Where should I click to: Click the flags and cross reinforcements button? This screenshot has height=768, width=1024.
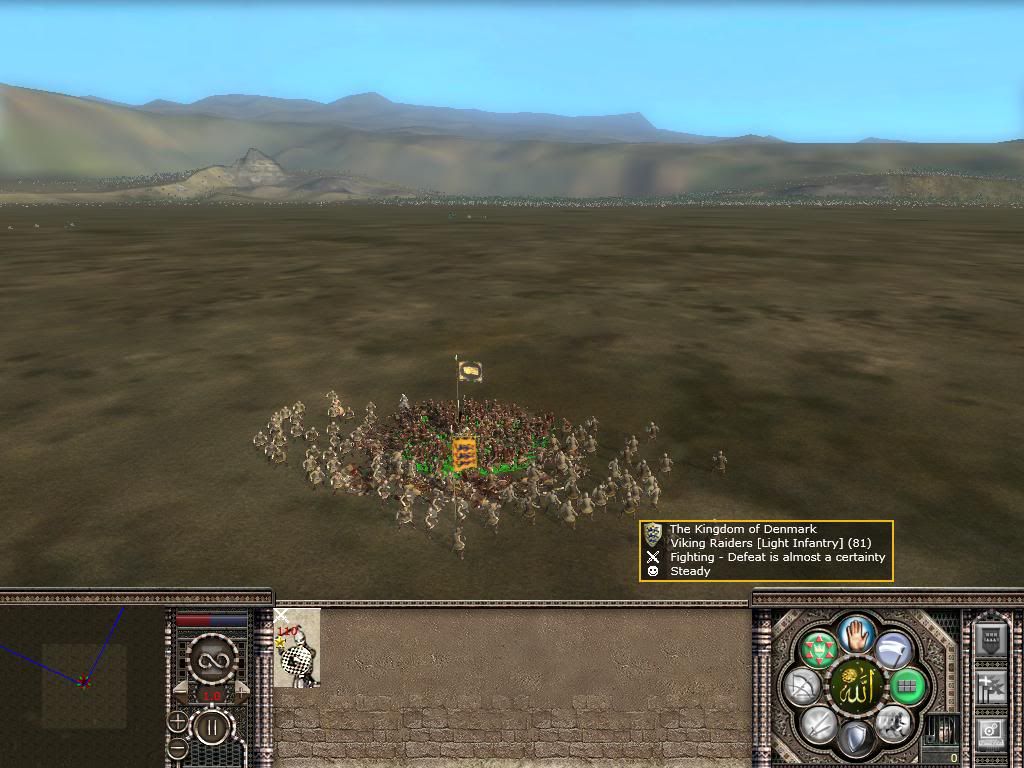[990, 687]
